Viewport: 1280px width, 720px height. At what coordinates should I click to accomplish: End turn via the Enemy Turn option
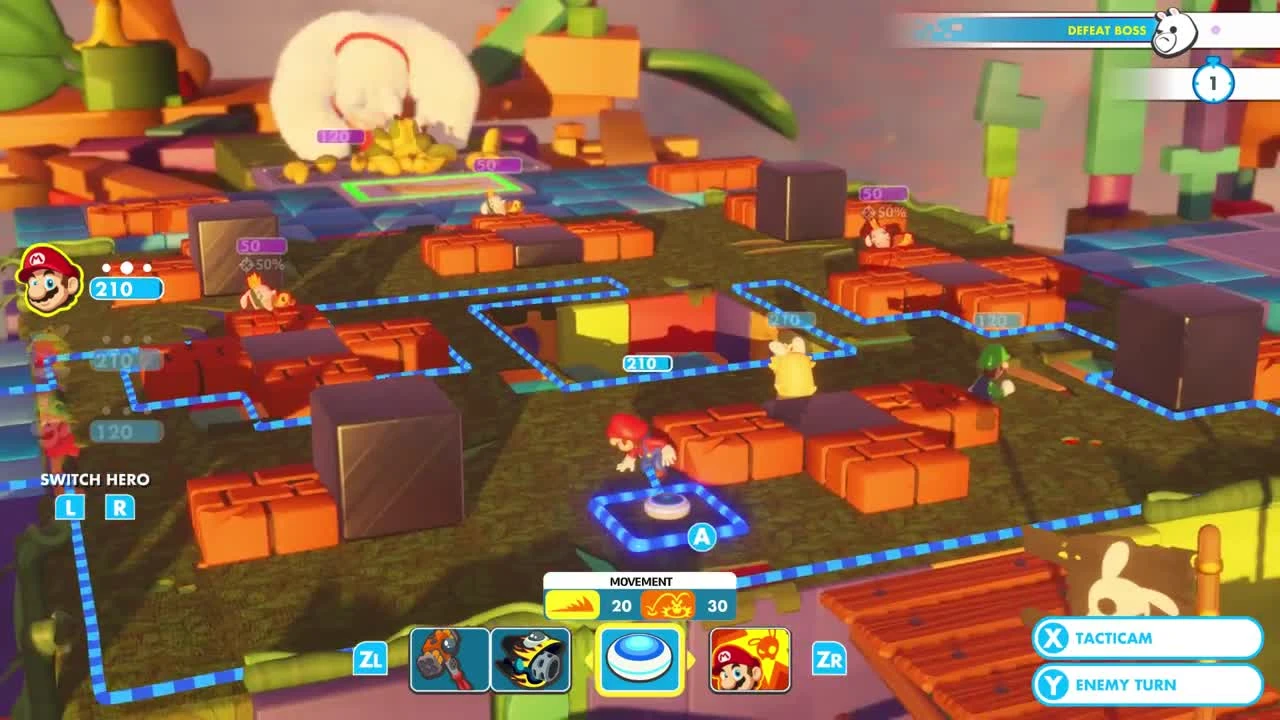coord(1146,684)
